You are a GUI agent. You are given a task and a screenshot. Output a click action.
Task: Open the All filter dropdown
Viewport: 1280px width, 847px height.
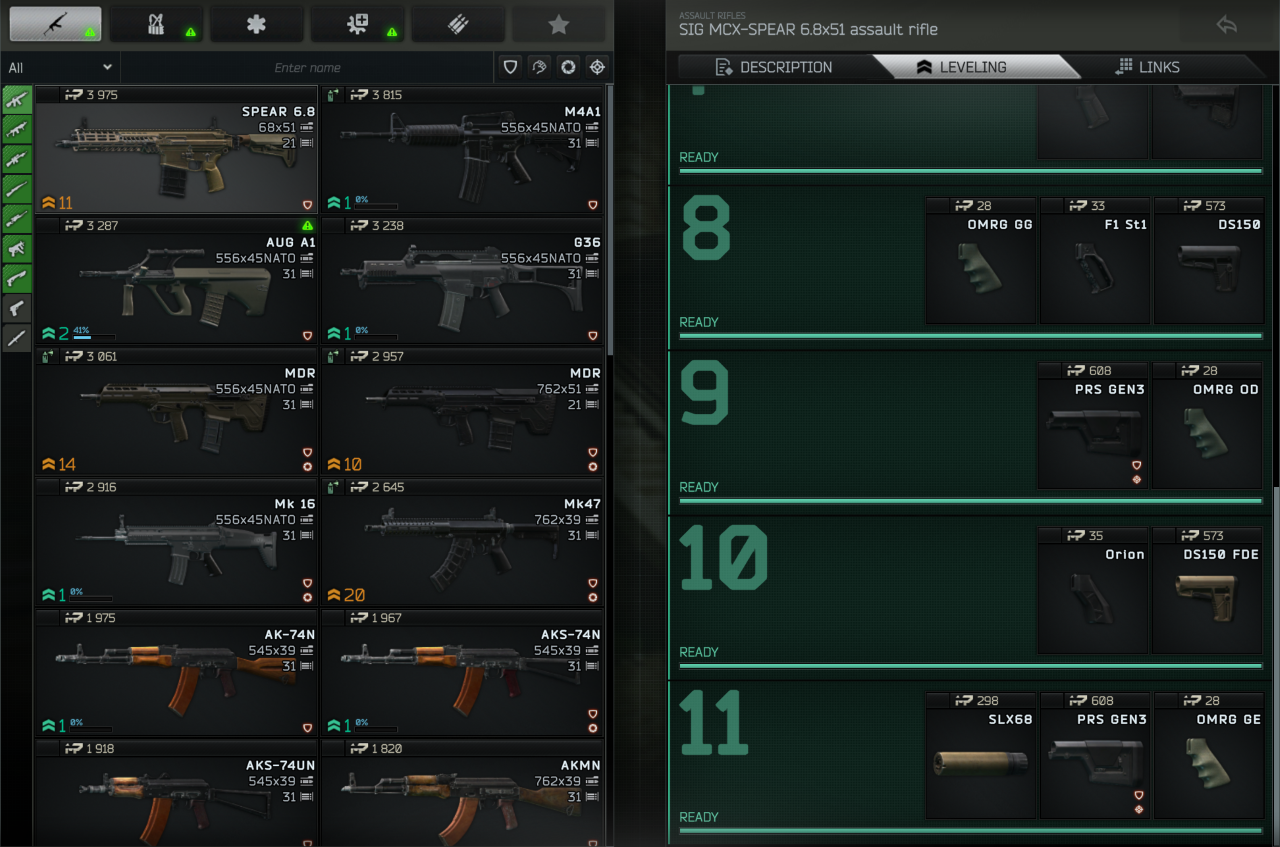click(60, 67)
